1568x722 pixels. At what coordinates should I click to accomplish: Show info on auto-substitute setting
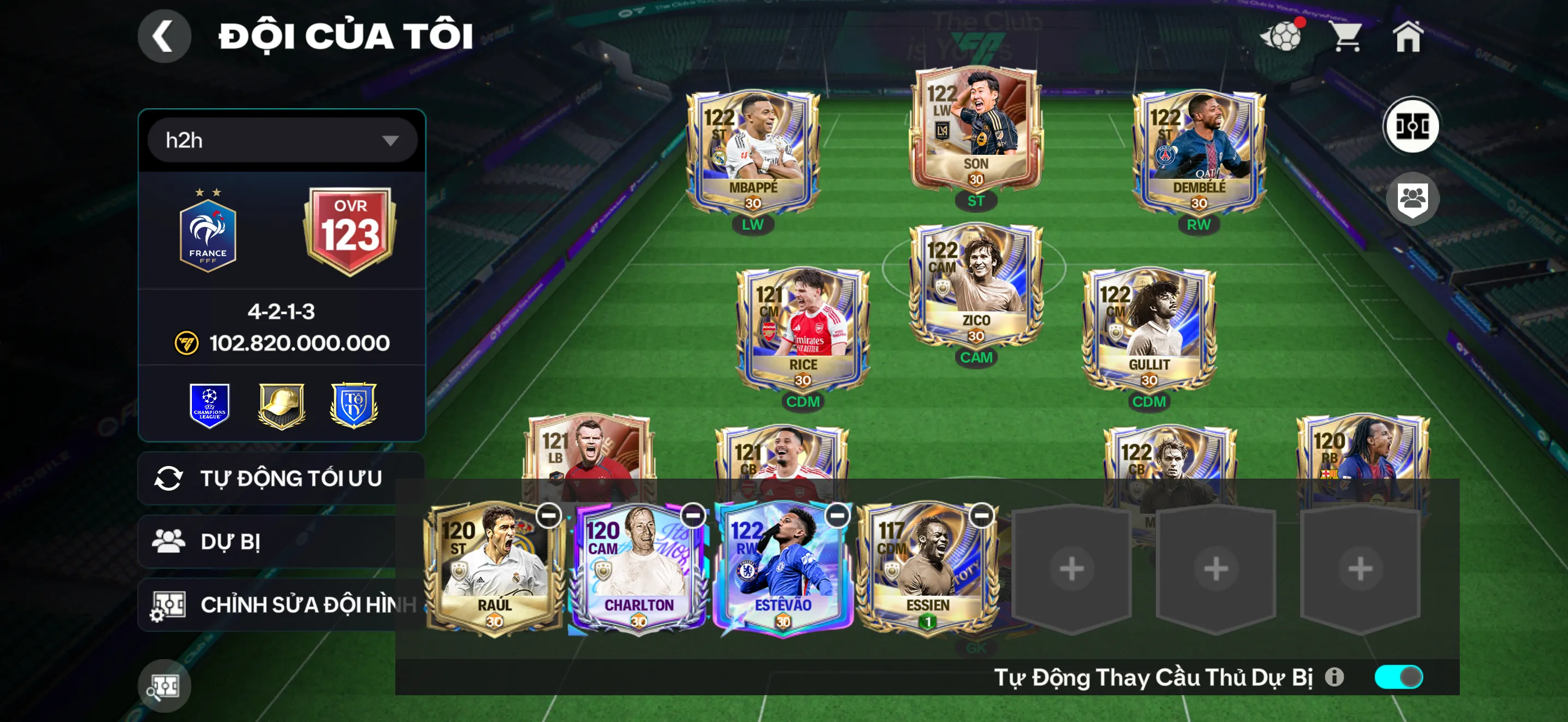(1334, 677)
